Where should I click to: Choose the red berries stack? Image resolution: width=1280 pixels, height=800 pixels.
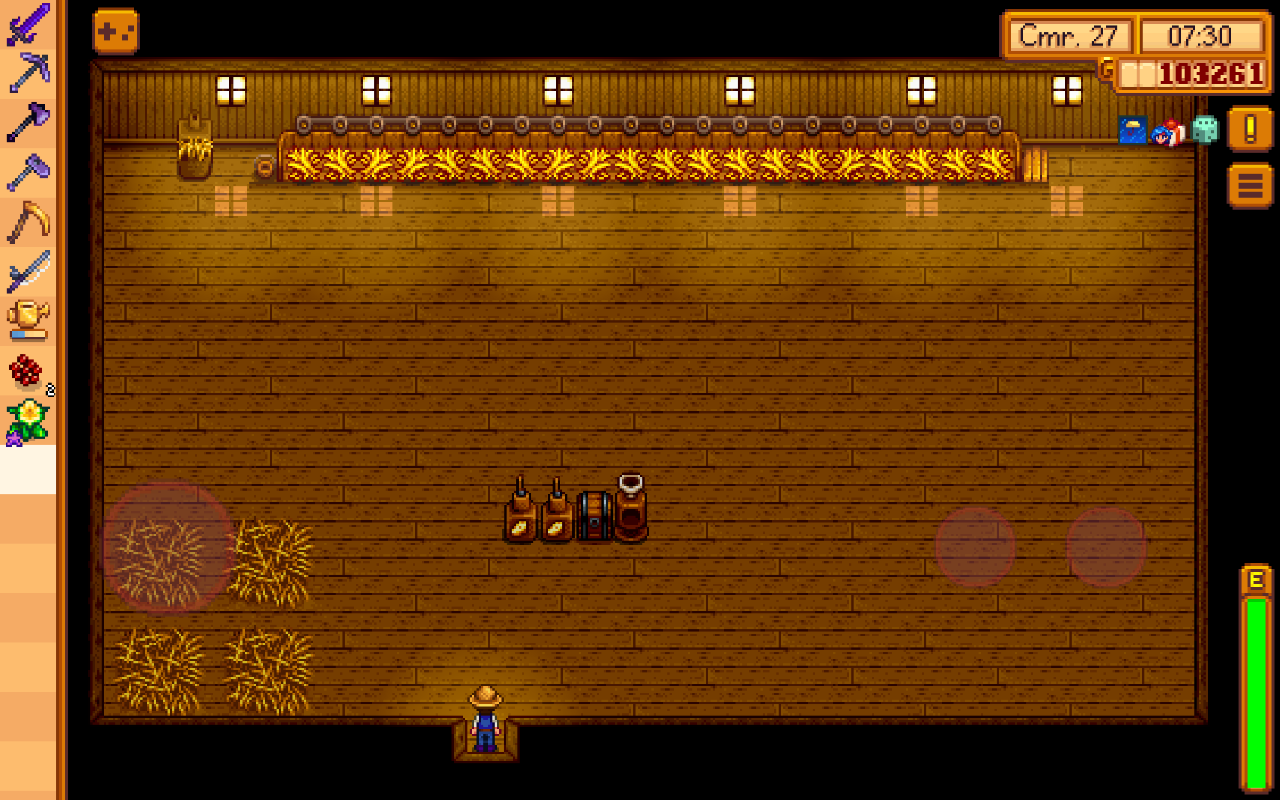pos(28,371)
